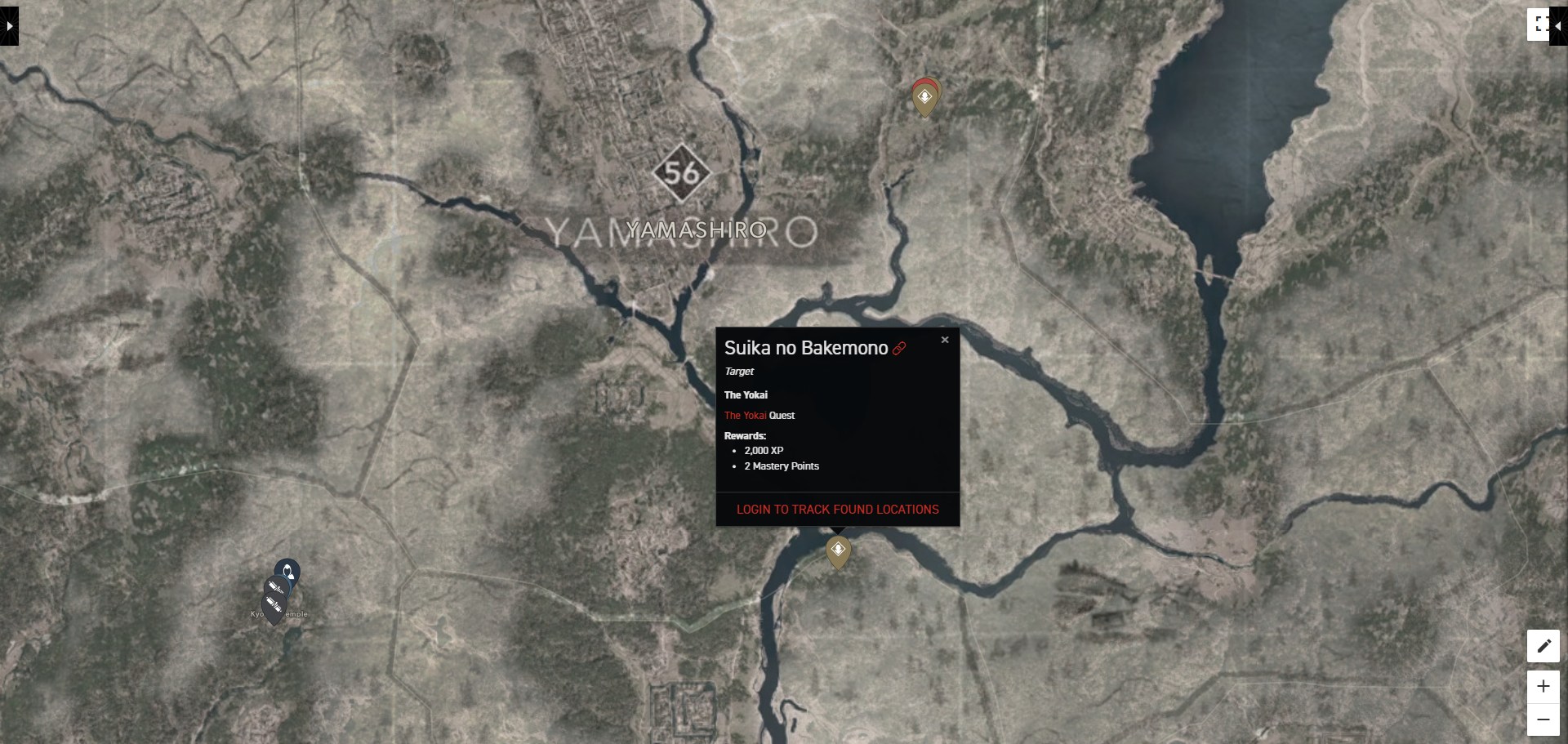This screenshot has width=1568, height=744.
Task: Click the Suika no Bakemono target marker
Action: coord(838,549)
